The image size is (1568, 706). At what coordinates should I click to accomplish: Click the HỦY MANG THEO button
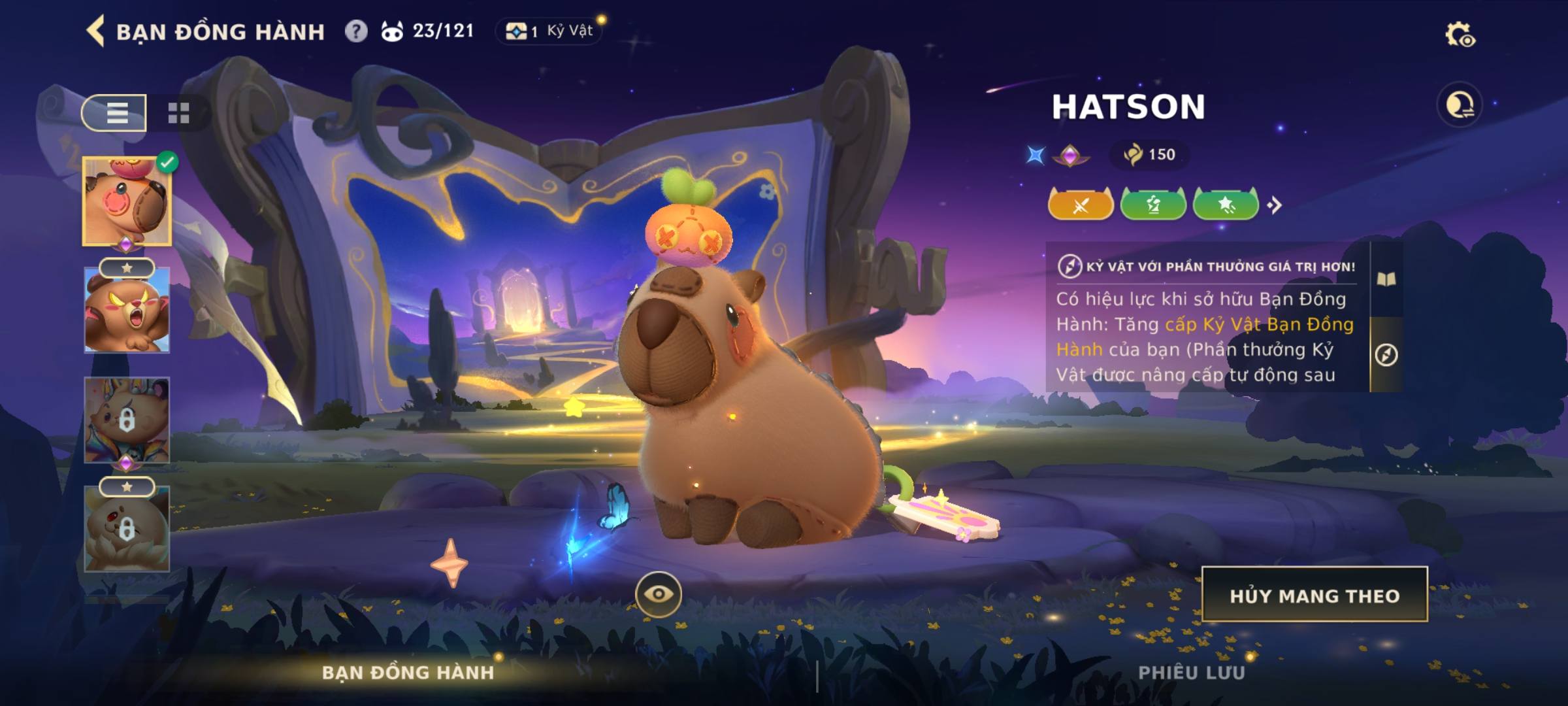(1315, 595)
